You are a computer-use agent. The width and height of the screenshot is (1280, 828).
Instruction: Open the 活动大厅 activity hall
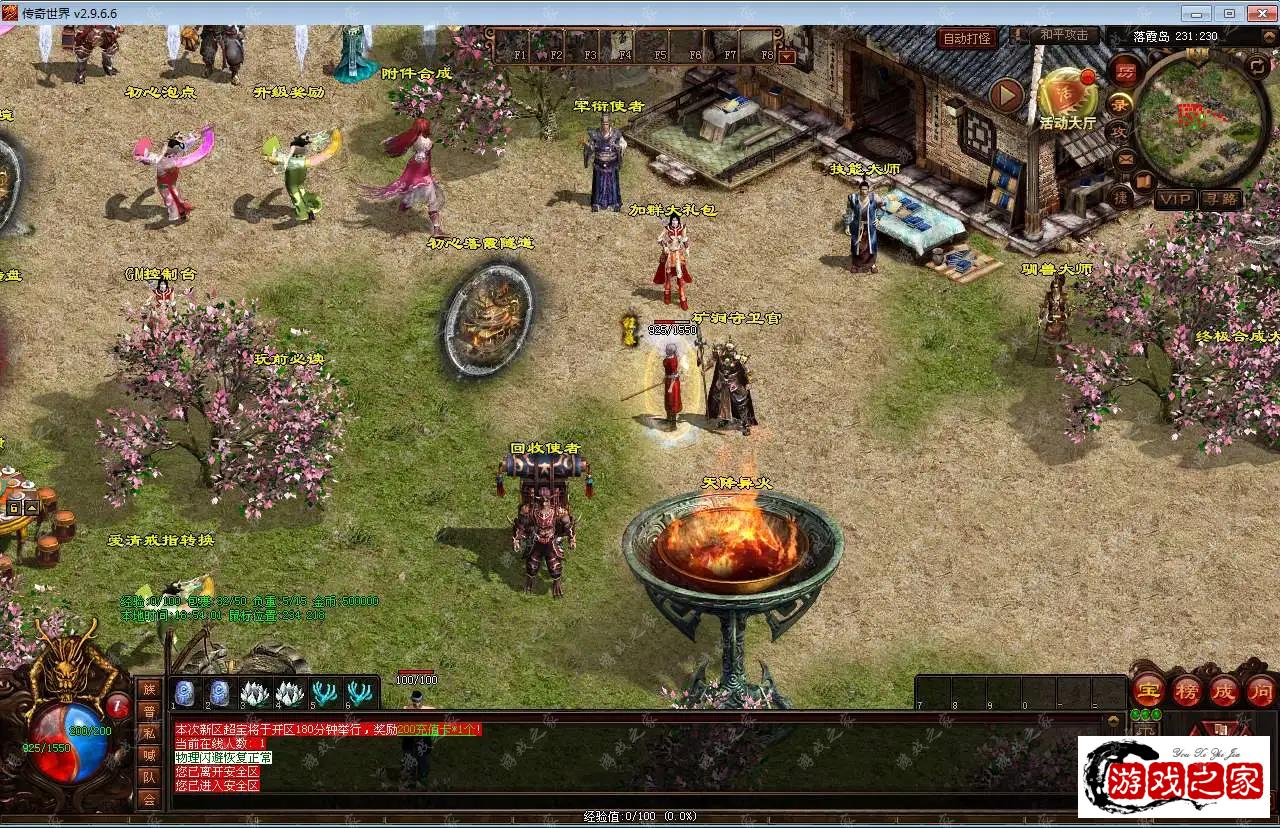coord(1067,97)
